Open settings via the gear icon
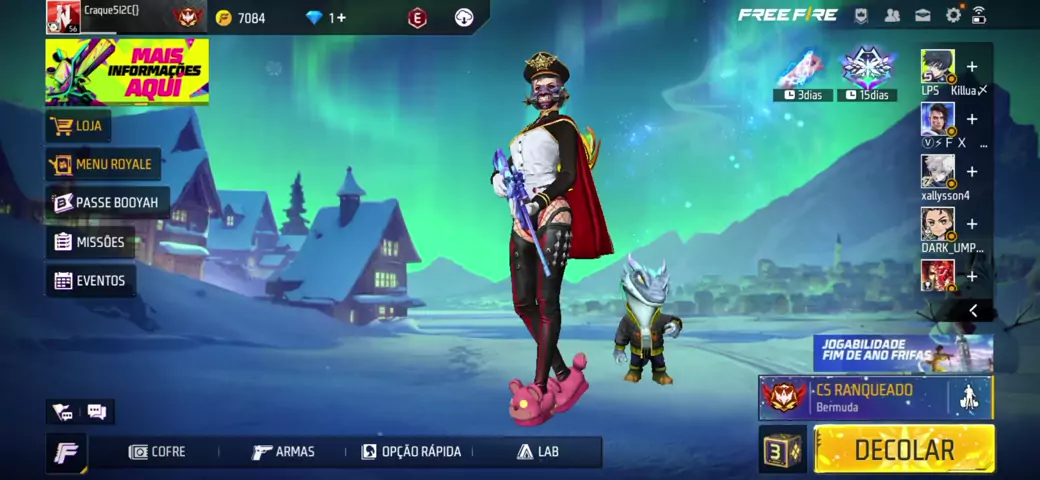 pos(953,15)
